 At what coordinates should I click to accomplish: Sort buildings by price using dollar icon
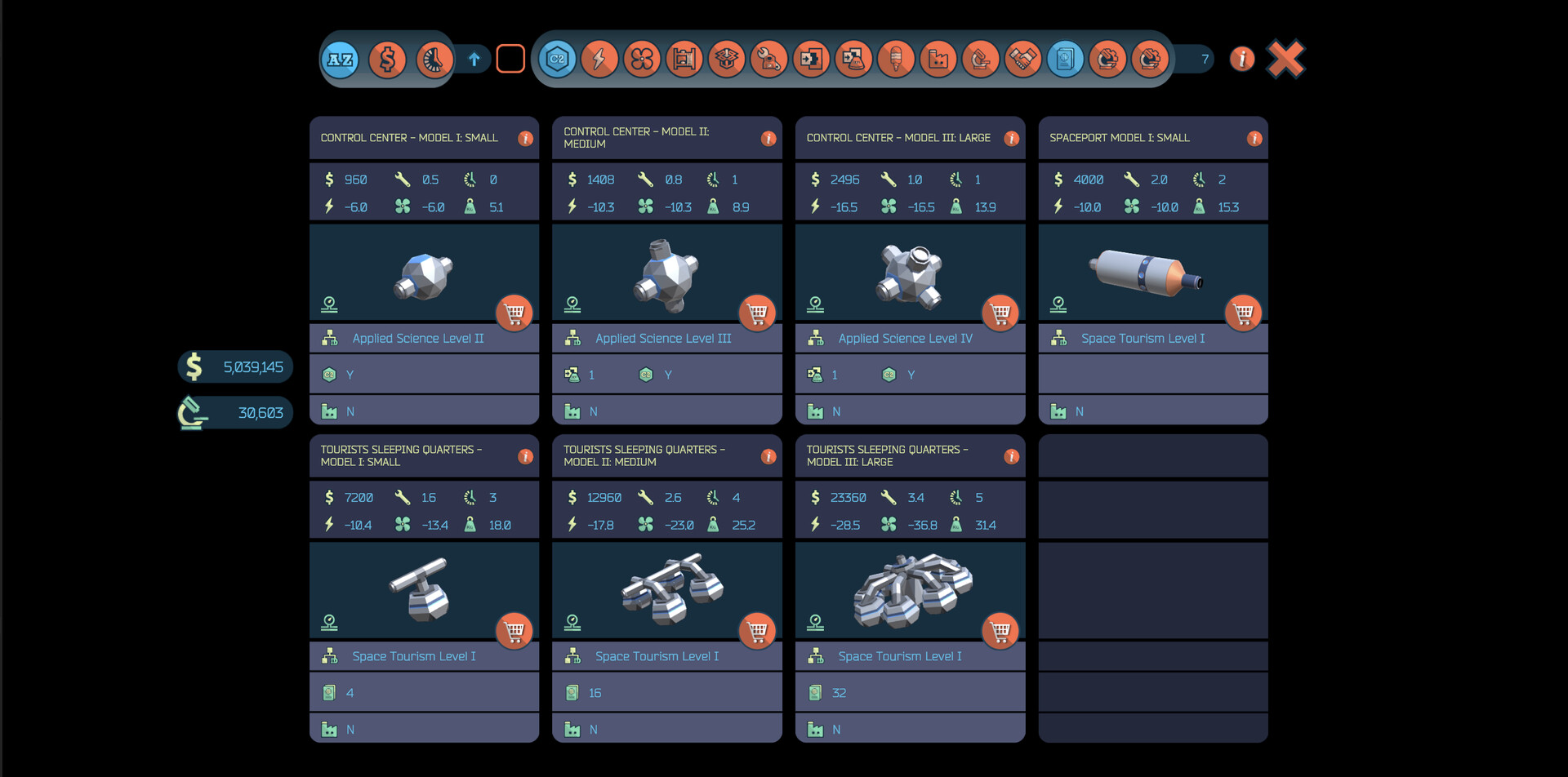tap(387, 59)
